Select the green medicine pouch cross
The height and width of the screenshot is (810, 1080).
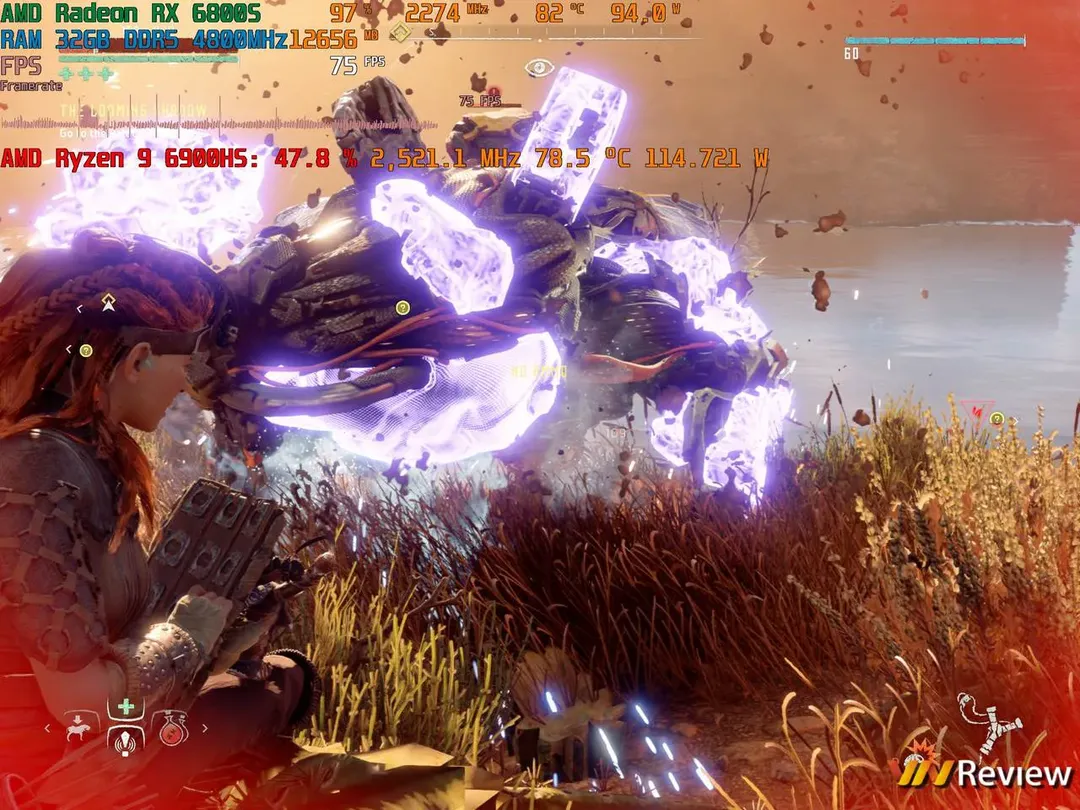pos(126,708)
